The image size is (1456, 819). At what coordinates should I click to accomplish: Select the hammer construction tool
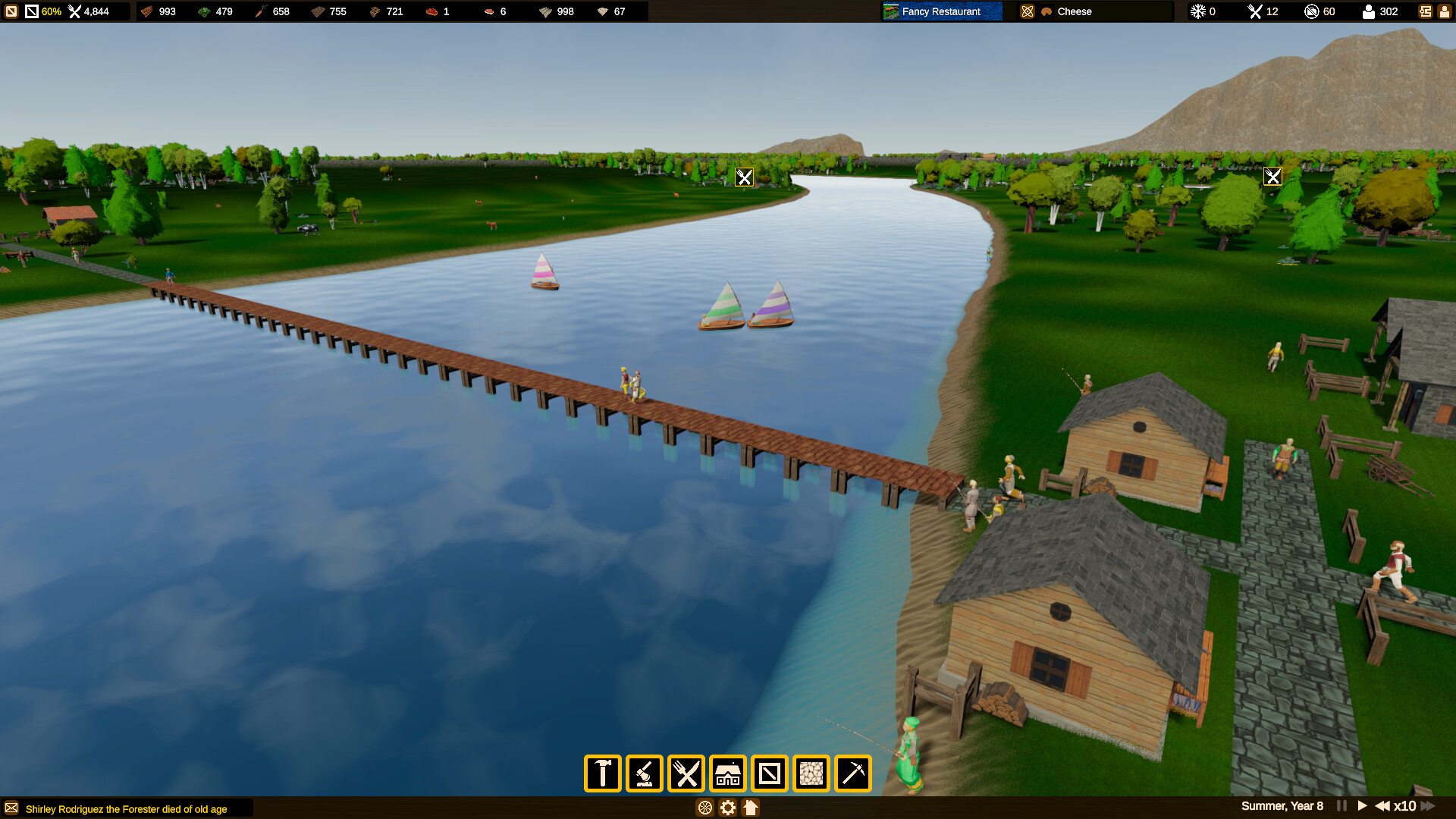pos(602,773)
